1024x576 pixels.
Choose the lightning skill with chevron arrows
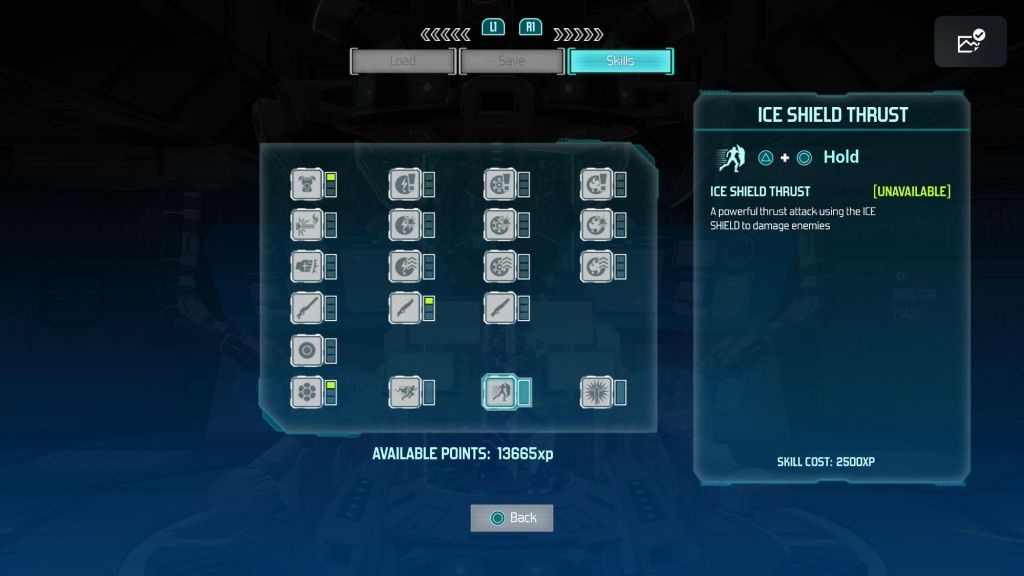click(404, 266)
